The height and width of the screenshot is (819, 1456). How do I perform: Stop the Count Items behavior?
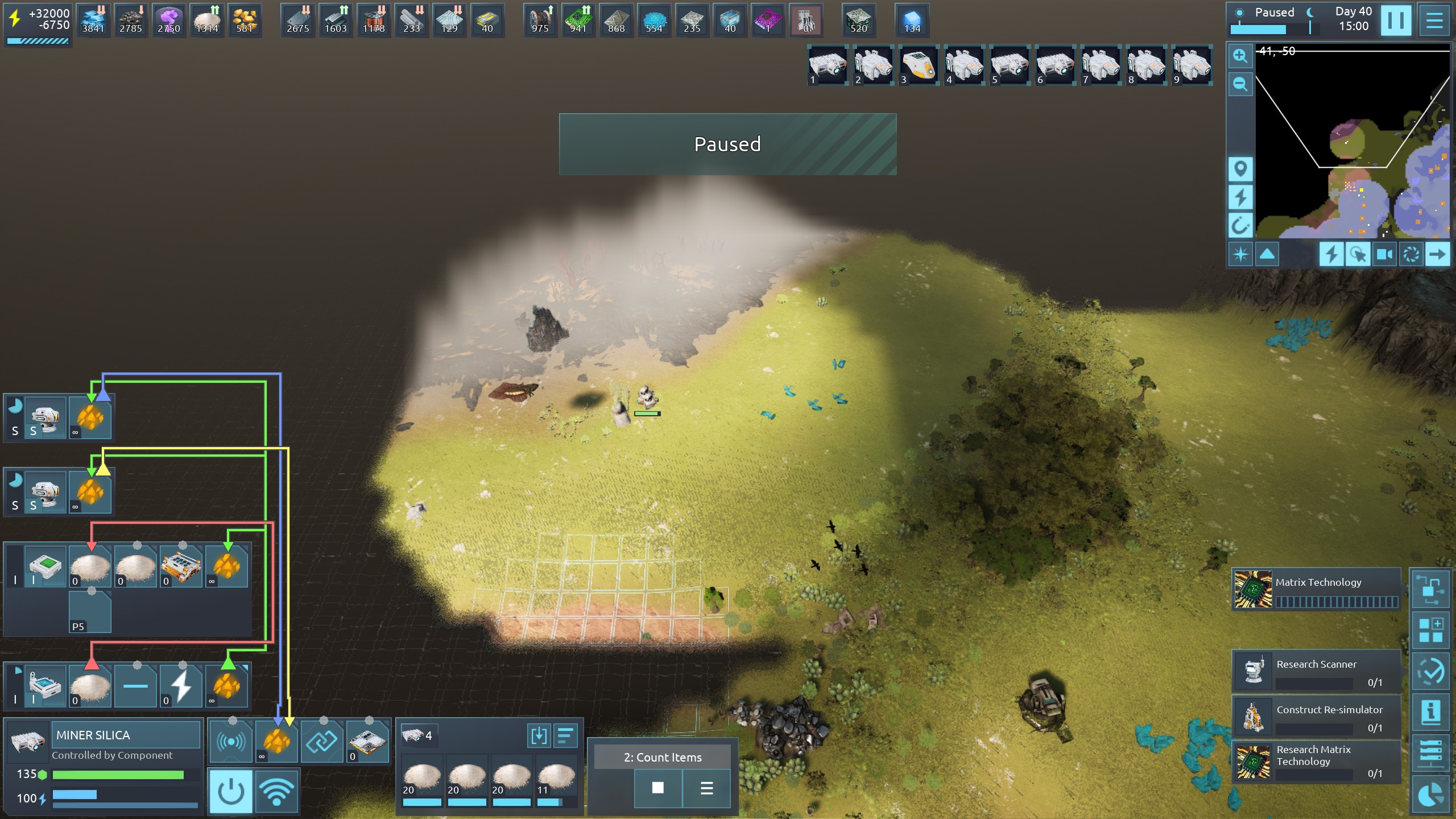[657, 788]
